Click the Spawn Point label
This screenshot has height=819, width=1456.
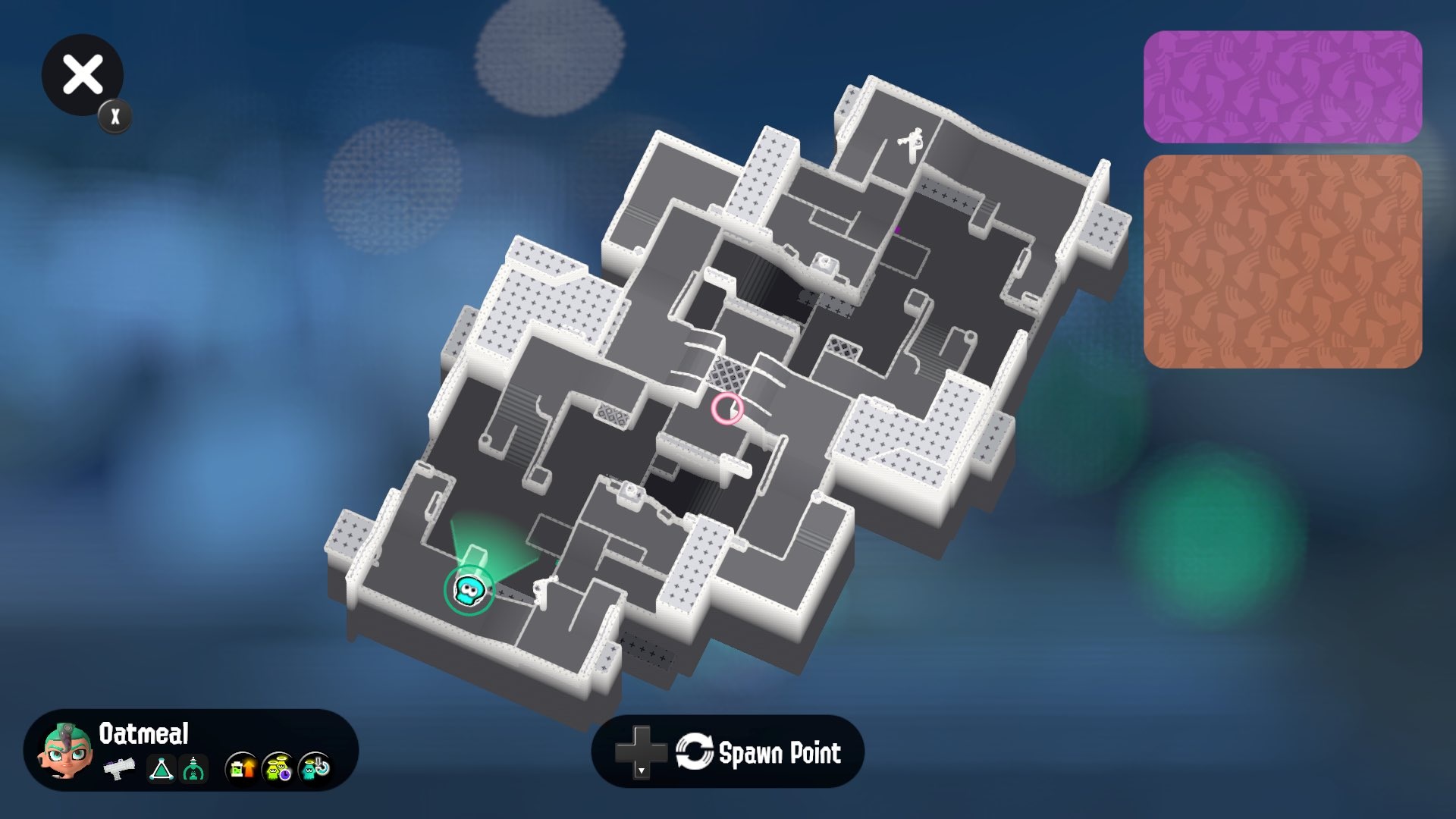781,753
